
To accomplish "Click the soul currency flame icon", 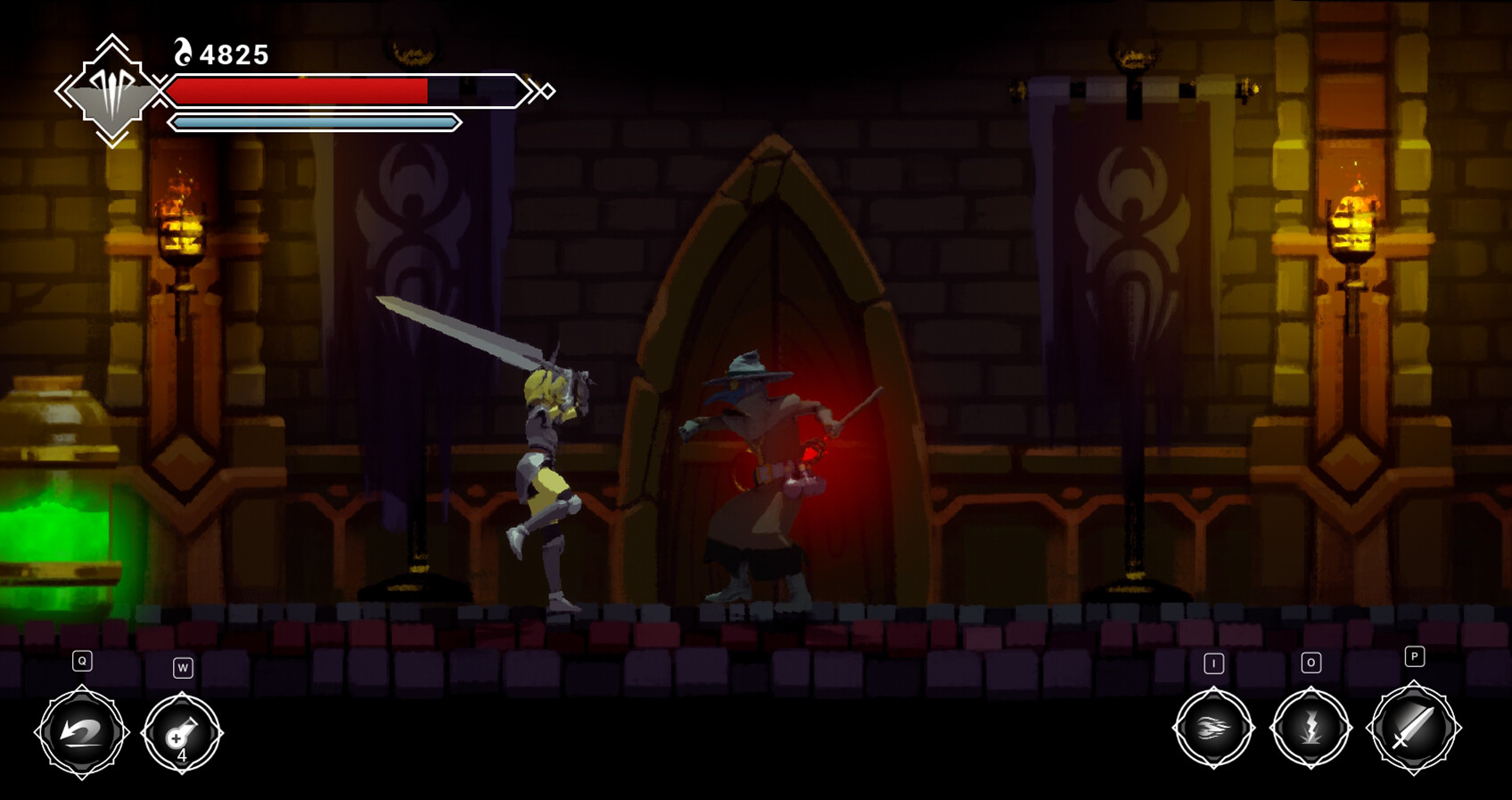I will tap(182, 54).
